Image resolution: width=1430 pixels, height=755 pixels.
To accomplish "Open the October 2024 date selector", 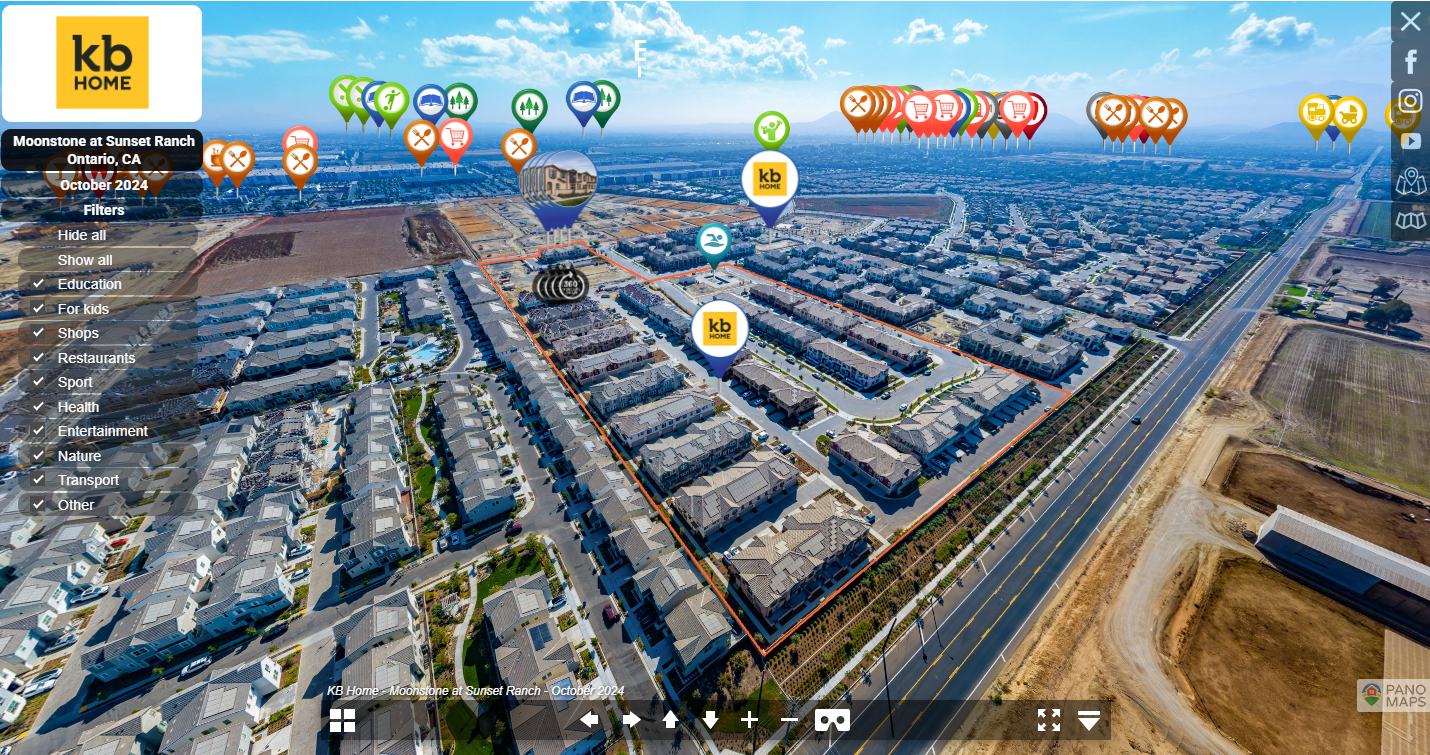I will pyautogui.click(x=104, y=185).
